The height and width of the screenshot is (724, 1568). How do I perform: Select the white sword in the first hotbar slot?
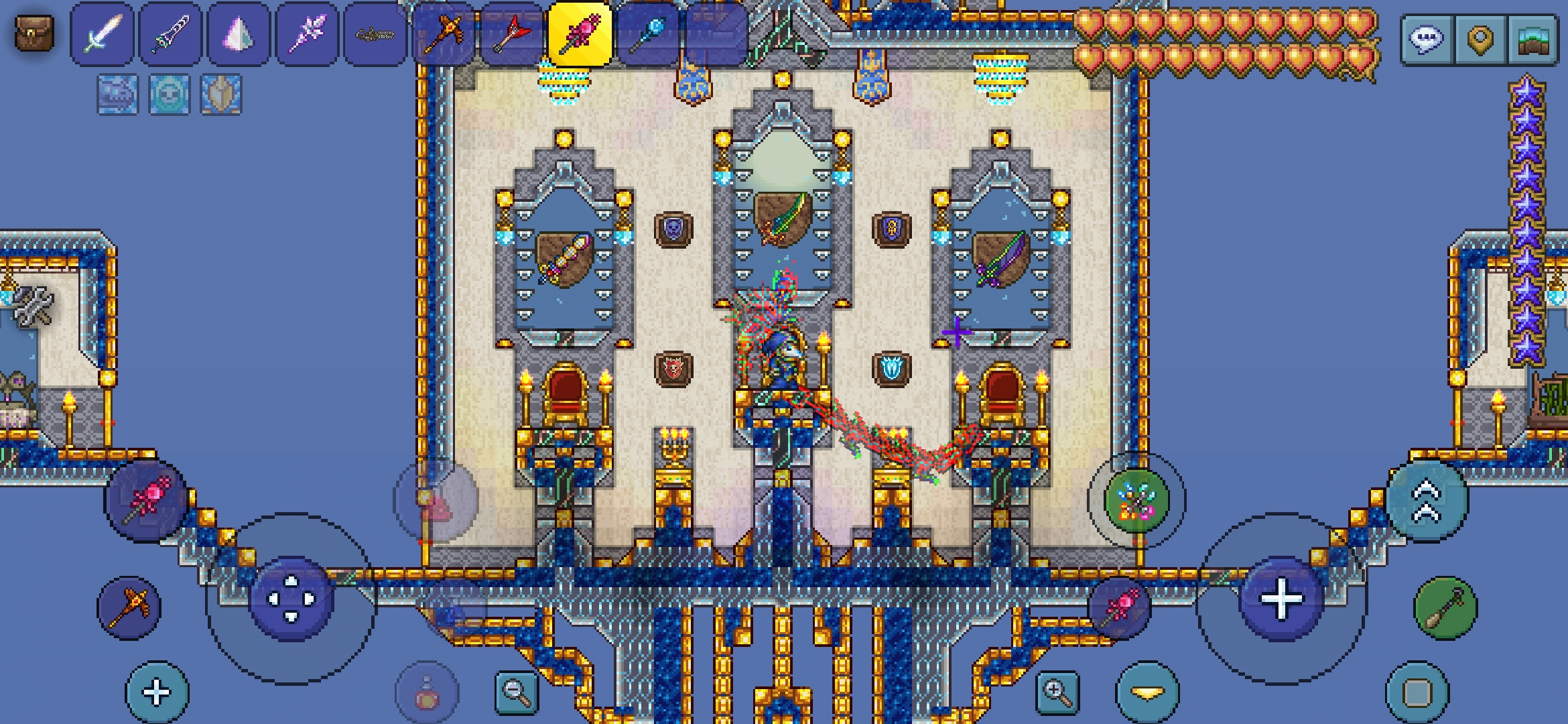(x=102, y=34)
